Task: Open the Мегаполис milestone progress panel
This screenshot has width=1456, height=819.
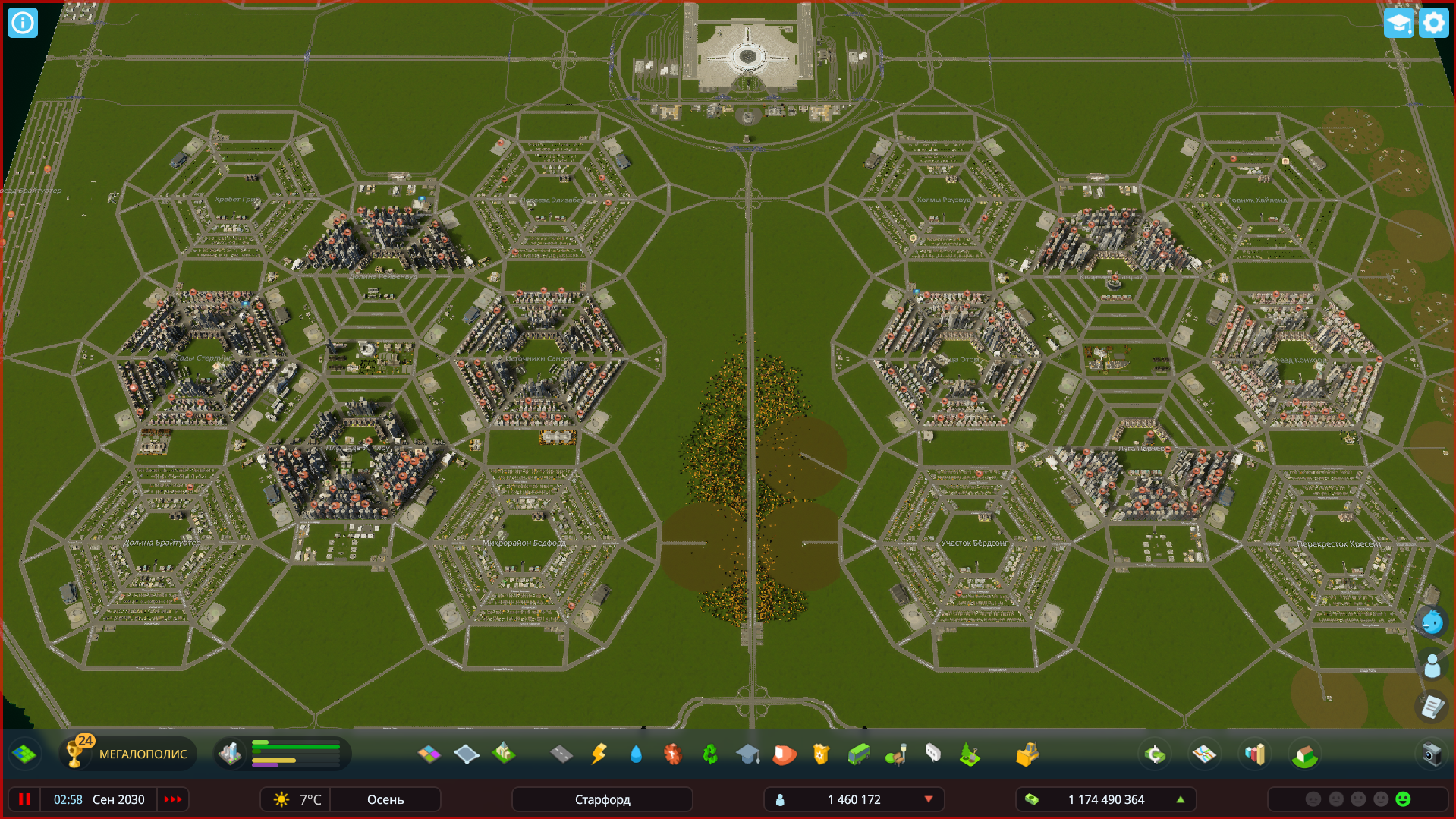Action: [128, 754]
